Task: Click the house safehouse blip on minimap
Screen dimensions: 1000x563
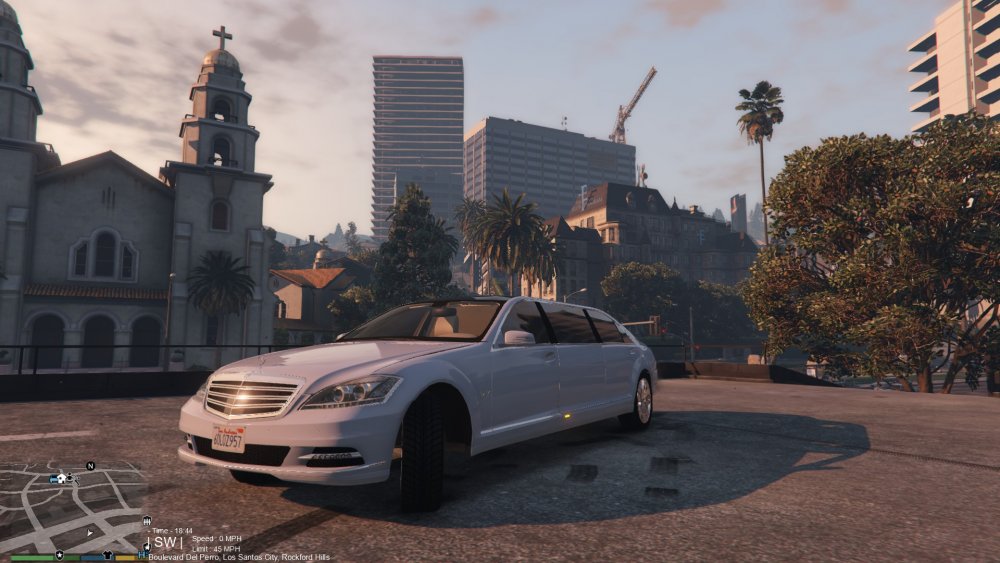Action: point(61,478)
